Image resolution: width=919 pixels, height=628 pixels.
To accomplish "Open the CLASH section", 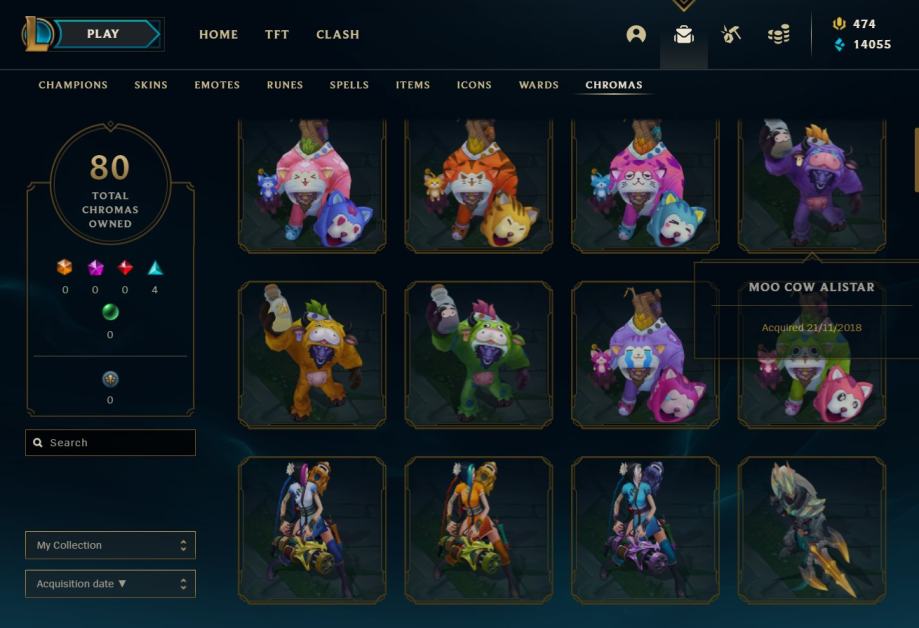I will pos(338,34).
